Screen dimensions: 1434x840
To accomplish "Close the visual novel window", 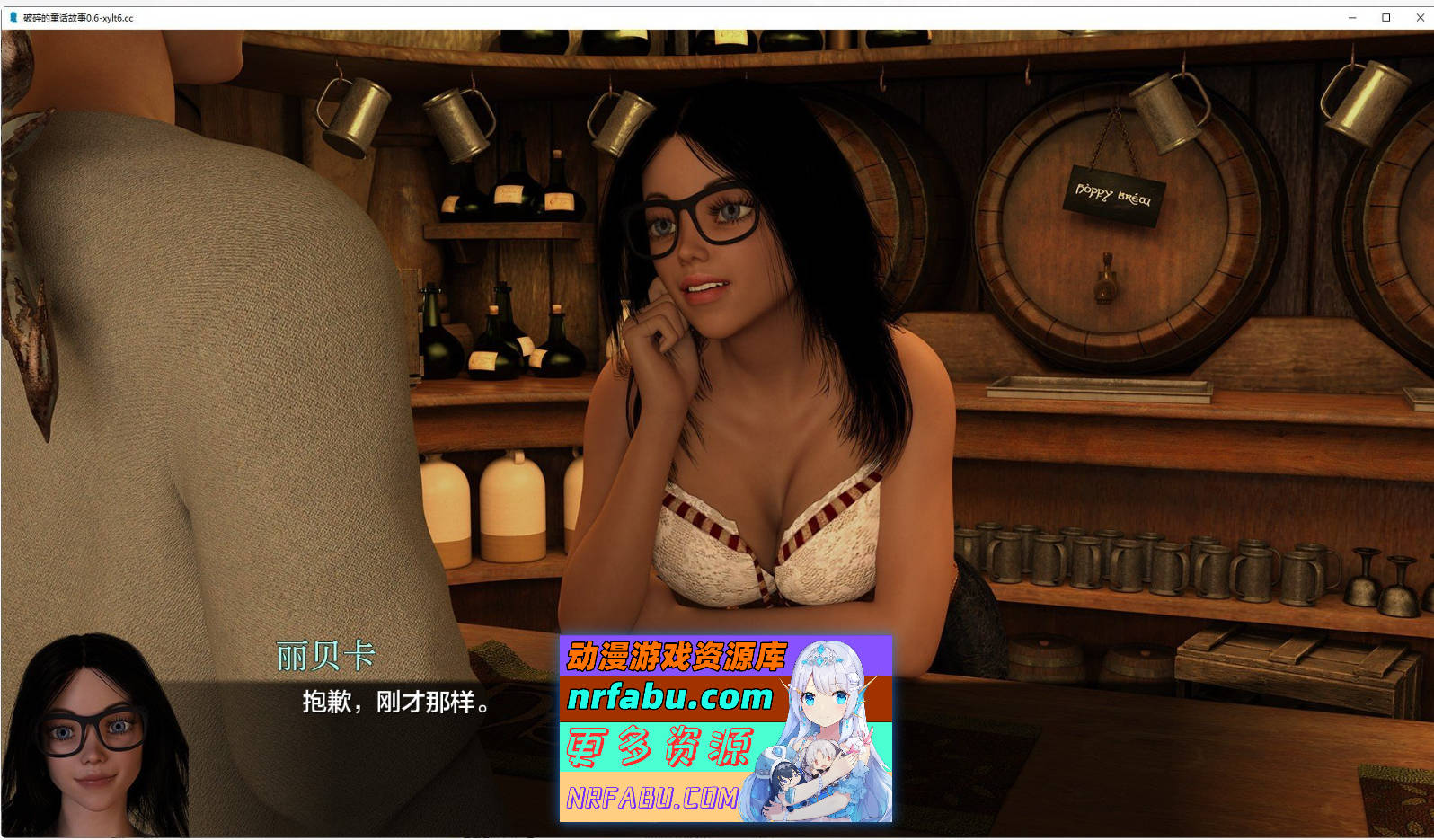I will (x=1421, y=16).
